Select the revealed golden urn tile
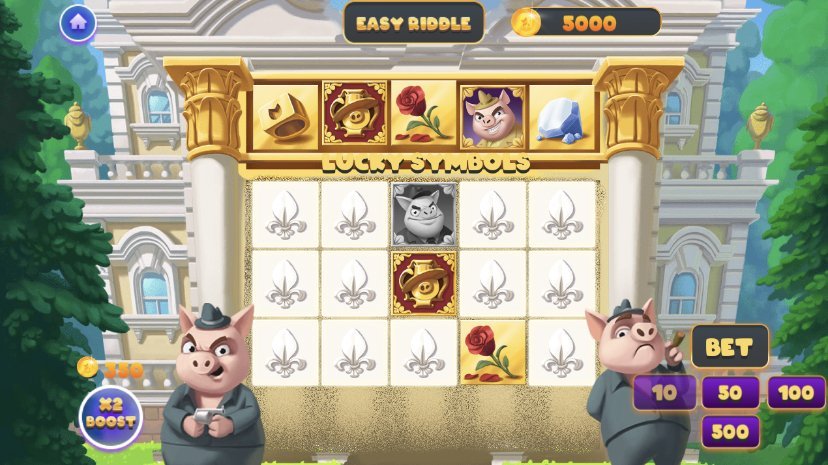828x465 pixels. tap(423, 283)
